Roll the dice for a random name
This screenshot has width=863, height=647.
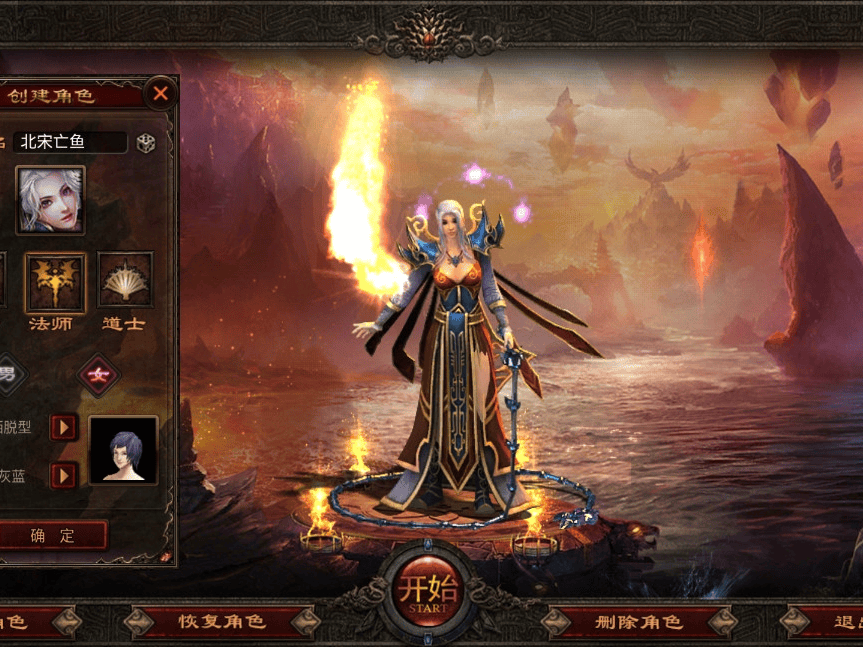coord(146,143)
